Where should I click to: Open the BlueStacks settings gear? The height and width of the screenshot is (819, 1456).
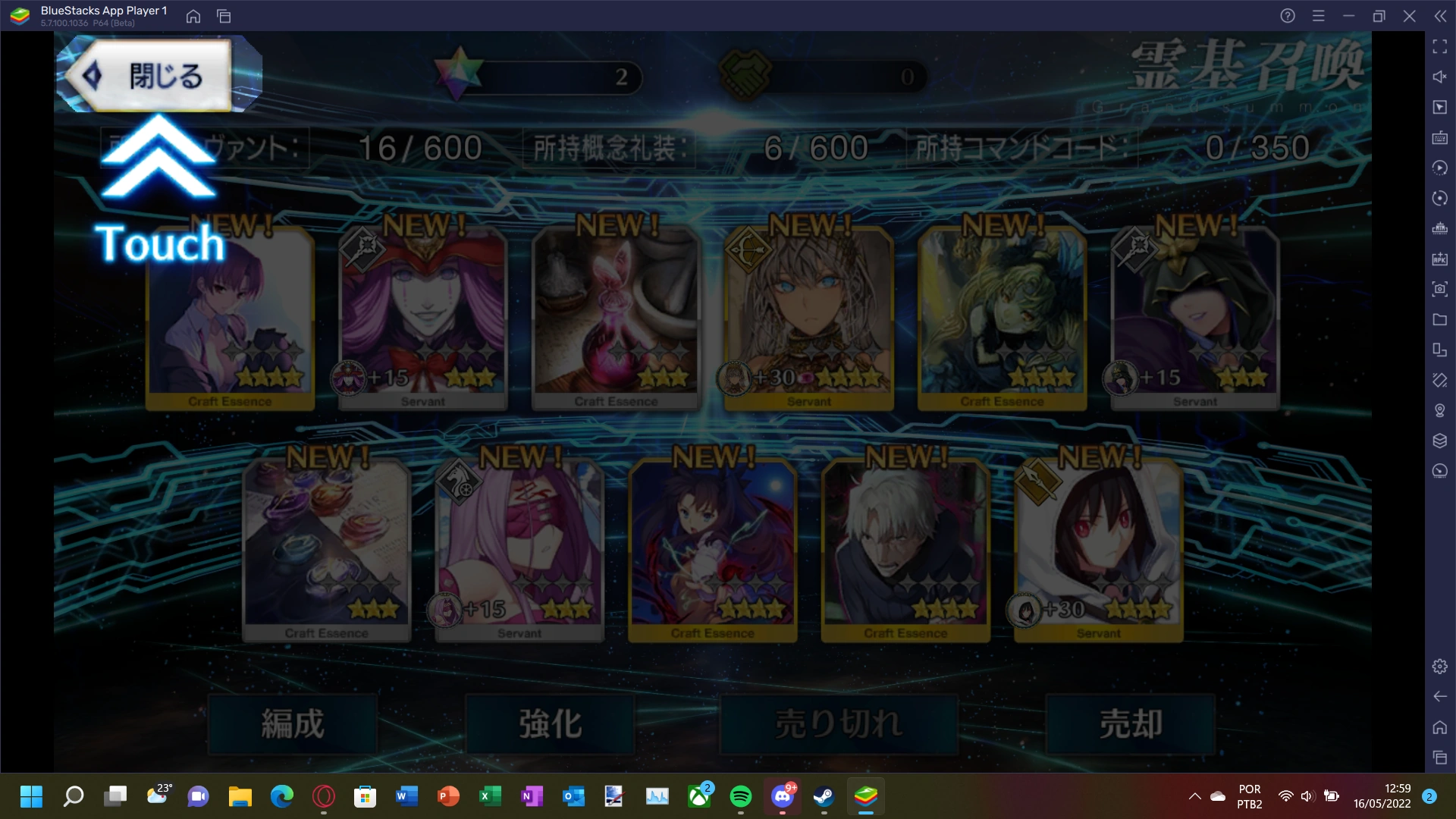1440,666
